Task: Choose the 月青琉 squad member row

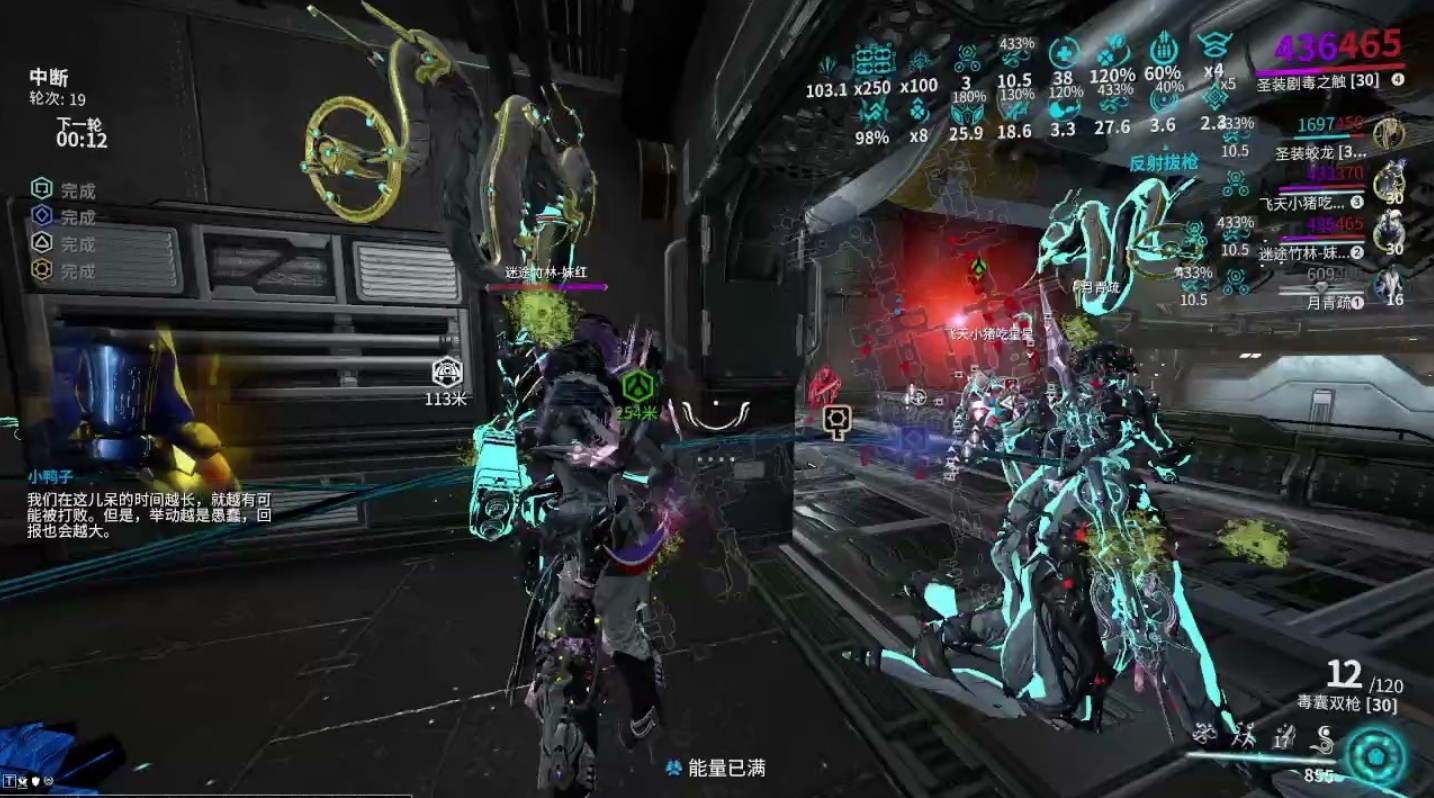Action: [x=1321, y=301]
